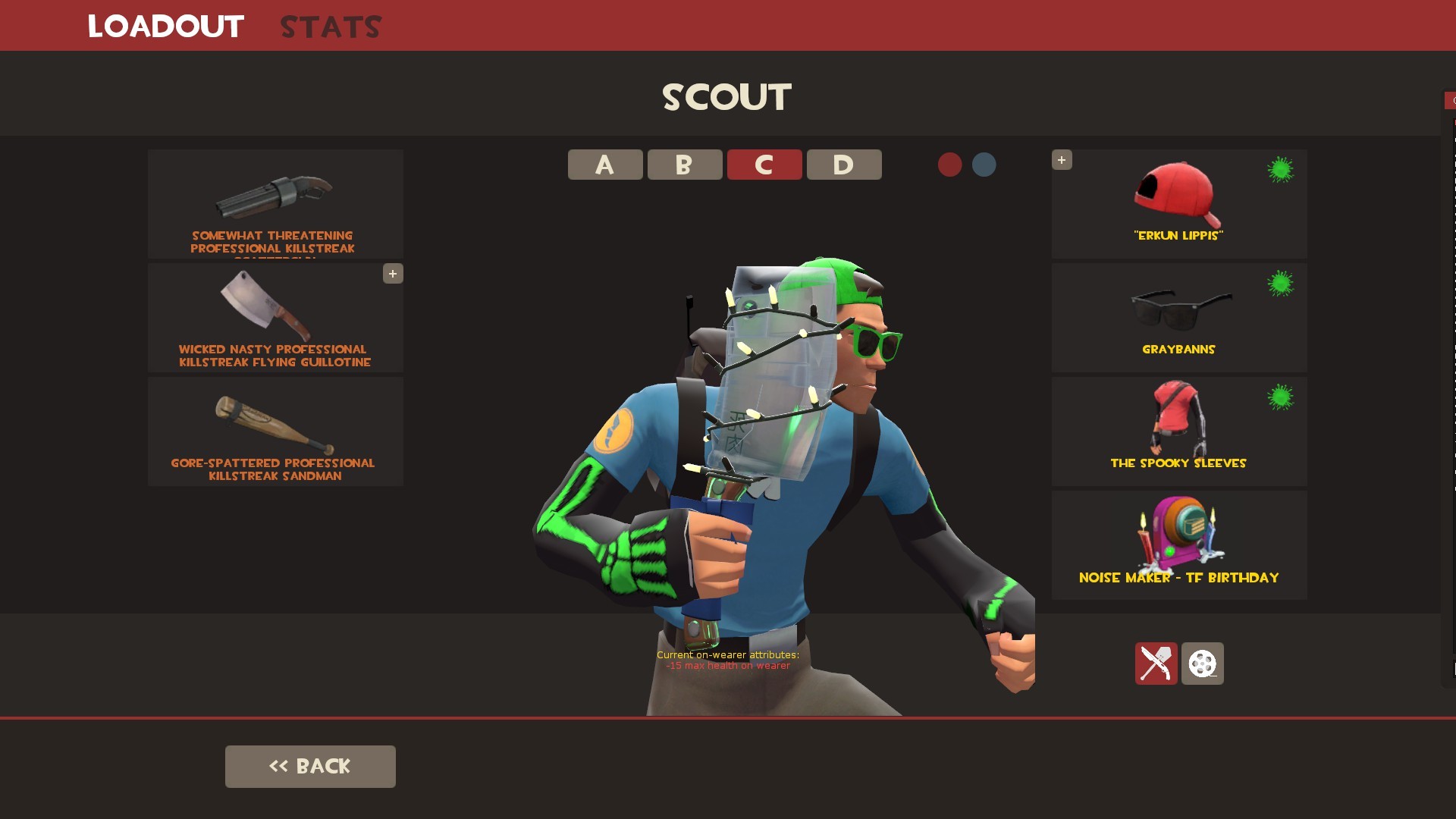Select the Somewhat Threatening Scattergun slot

point(275,205)
